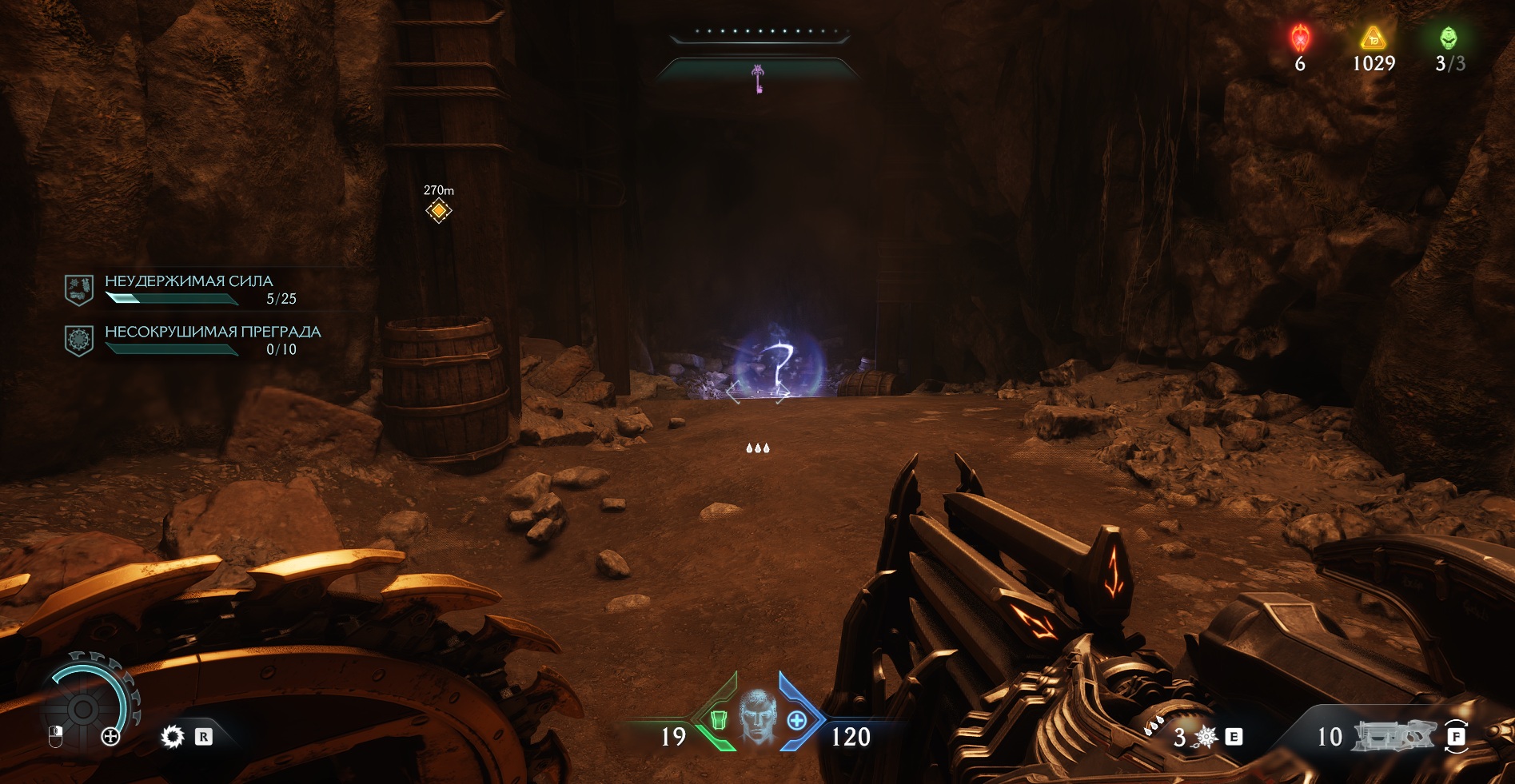The height and width of the screenshot is (784, 1515).
Task: Click the purple key icon on the compass
Action: [758, 78]
